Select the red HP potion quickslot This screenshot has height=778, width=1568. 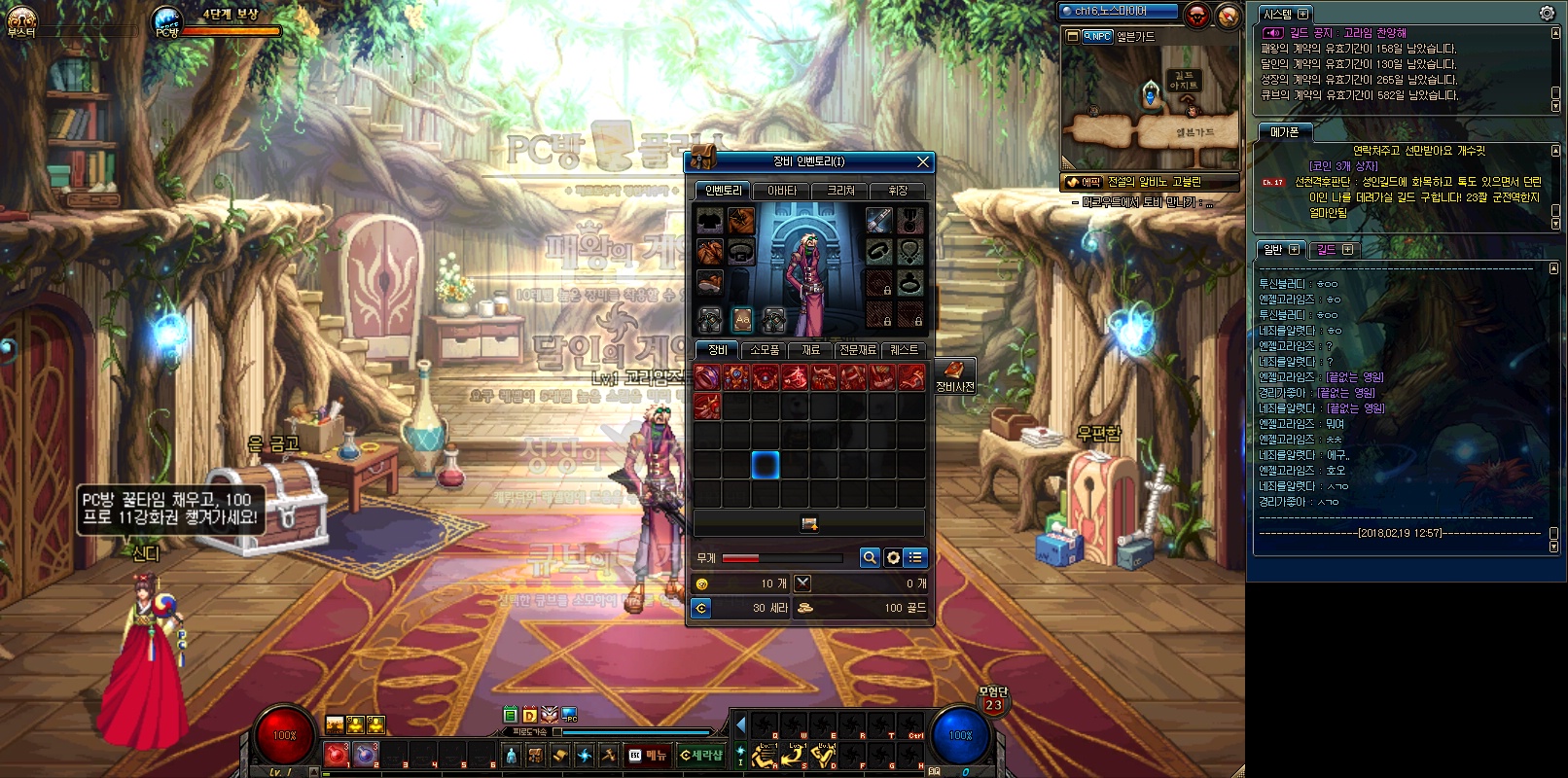pos(336,755)
